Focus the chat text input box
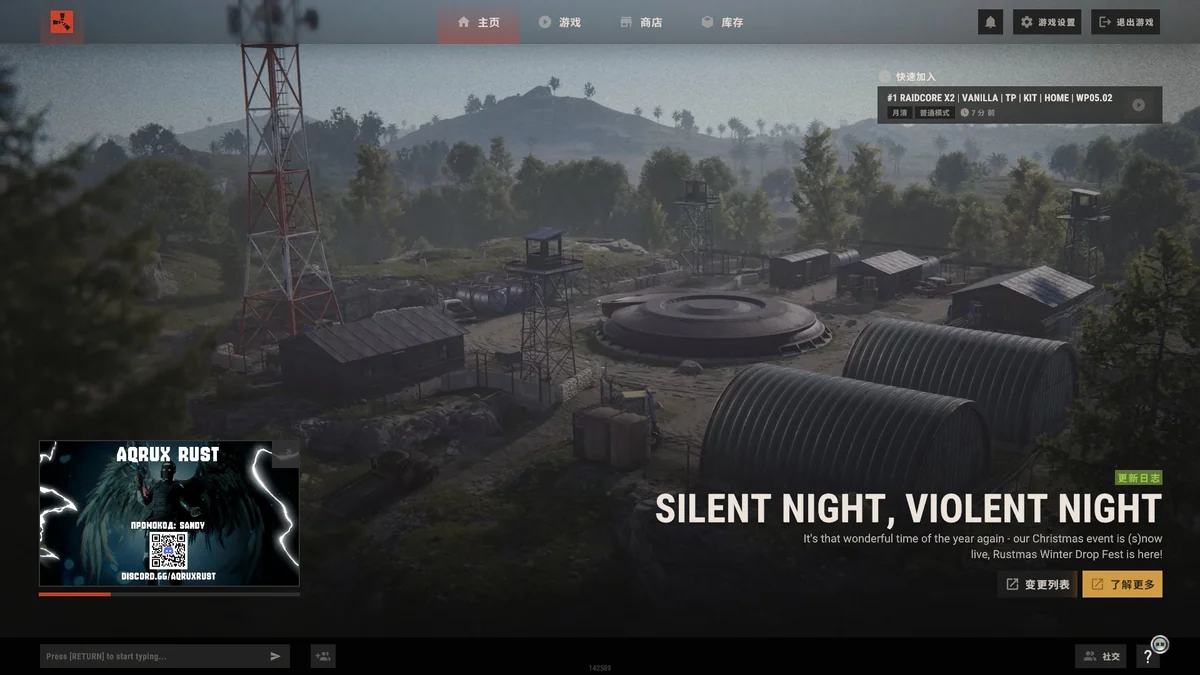The image size is (1200, 675). pos(150,656)
